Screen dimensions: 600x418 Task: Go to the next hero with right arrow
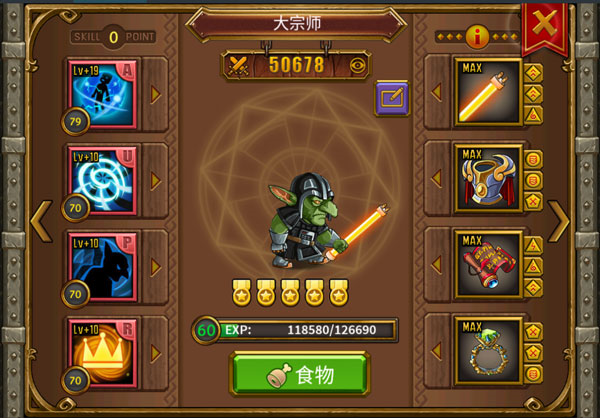click(559, 221)
